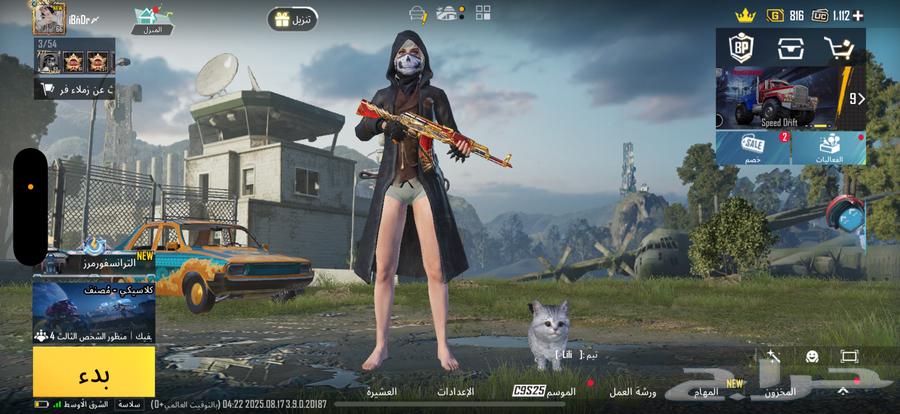Open the four-squares grid menu icon
The image size is (900, 414).
pyautogui.click(x=483, y=13)
